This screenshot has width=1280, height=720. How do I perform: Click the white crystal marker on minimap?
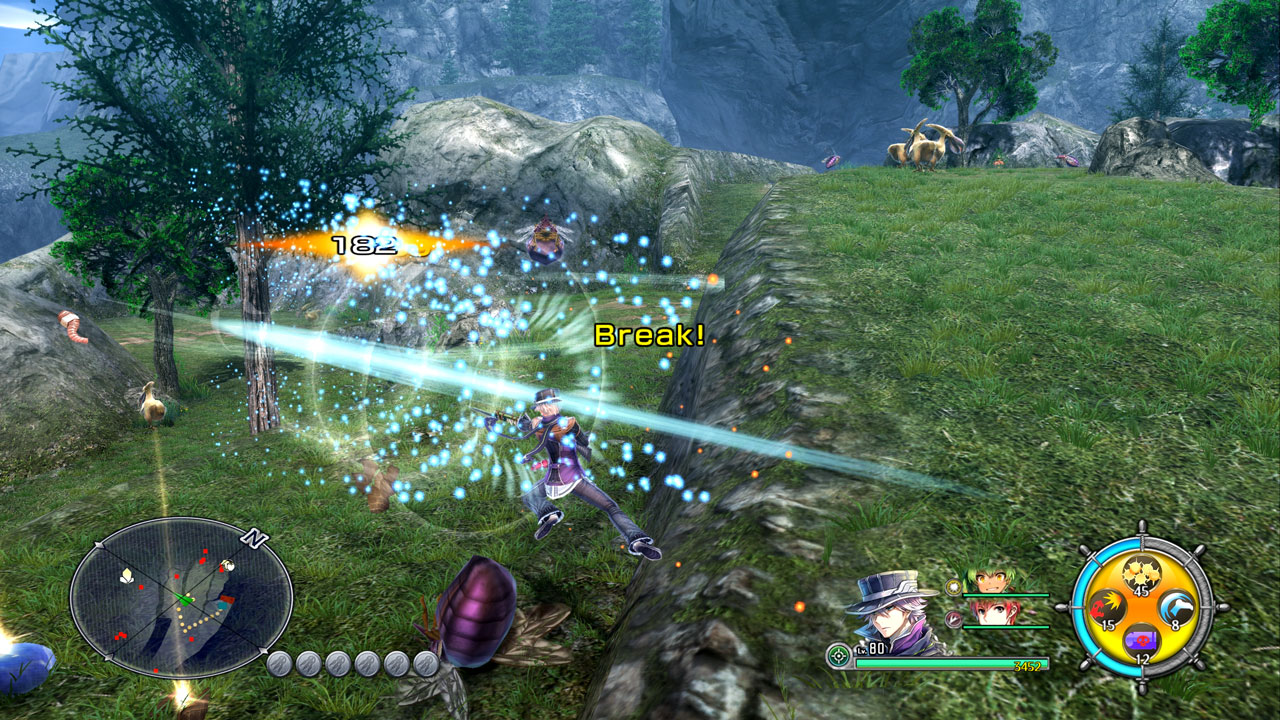127,575
